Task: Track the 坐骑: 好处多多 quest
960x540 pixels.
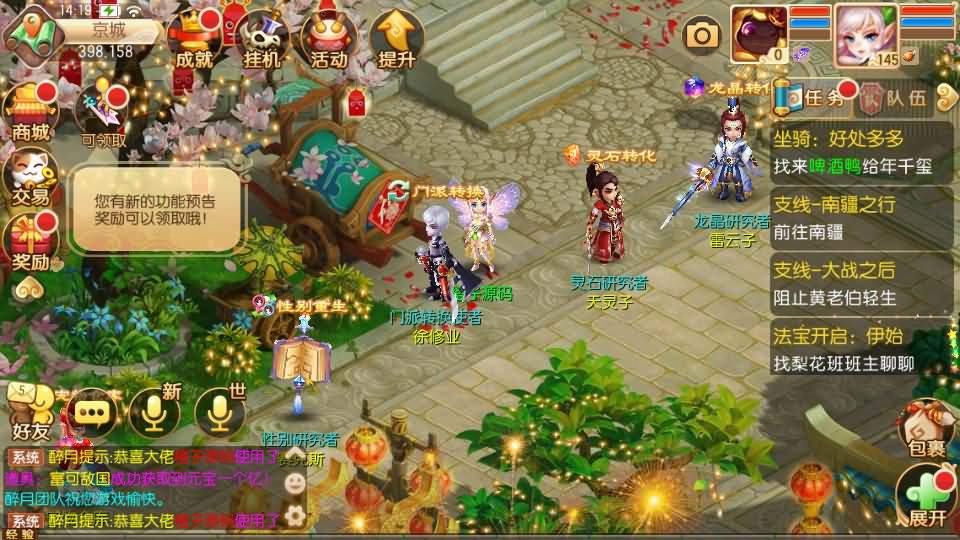Action: (x=862, y=150)
